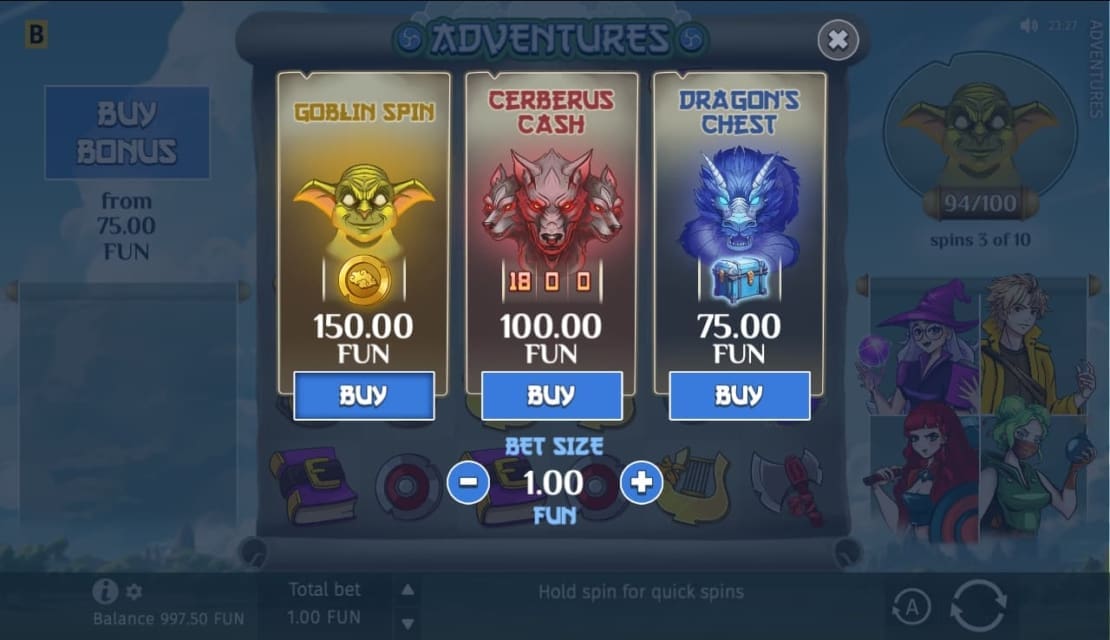Decrease bet size with the minus button

tap(468, 483)
